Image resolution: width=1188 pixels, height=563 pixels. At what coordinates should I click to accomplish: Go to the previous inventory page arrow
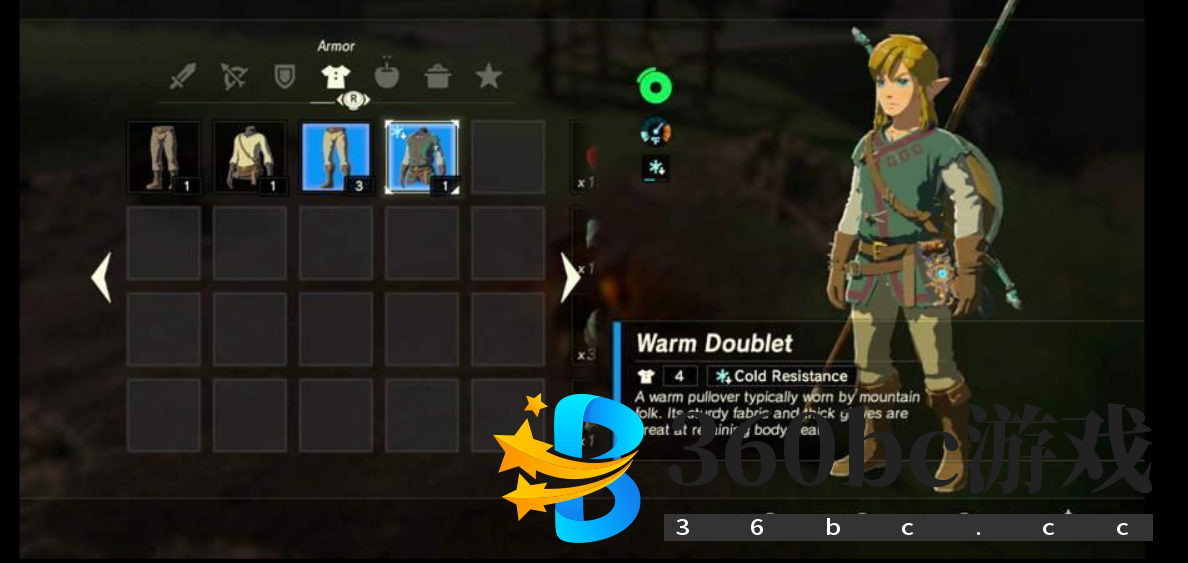click(x=101, y=277)
